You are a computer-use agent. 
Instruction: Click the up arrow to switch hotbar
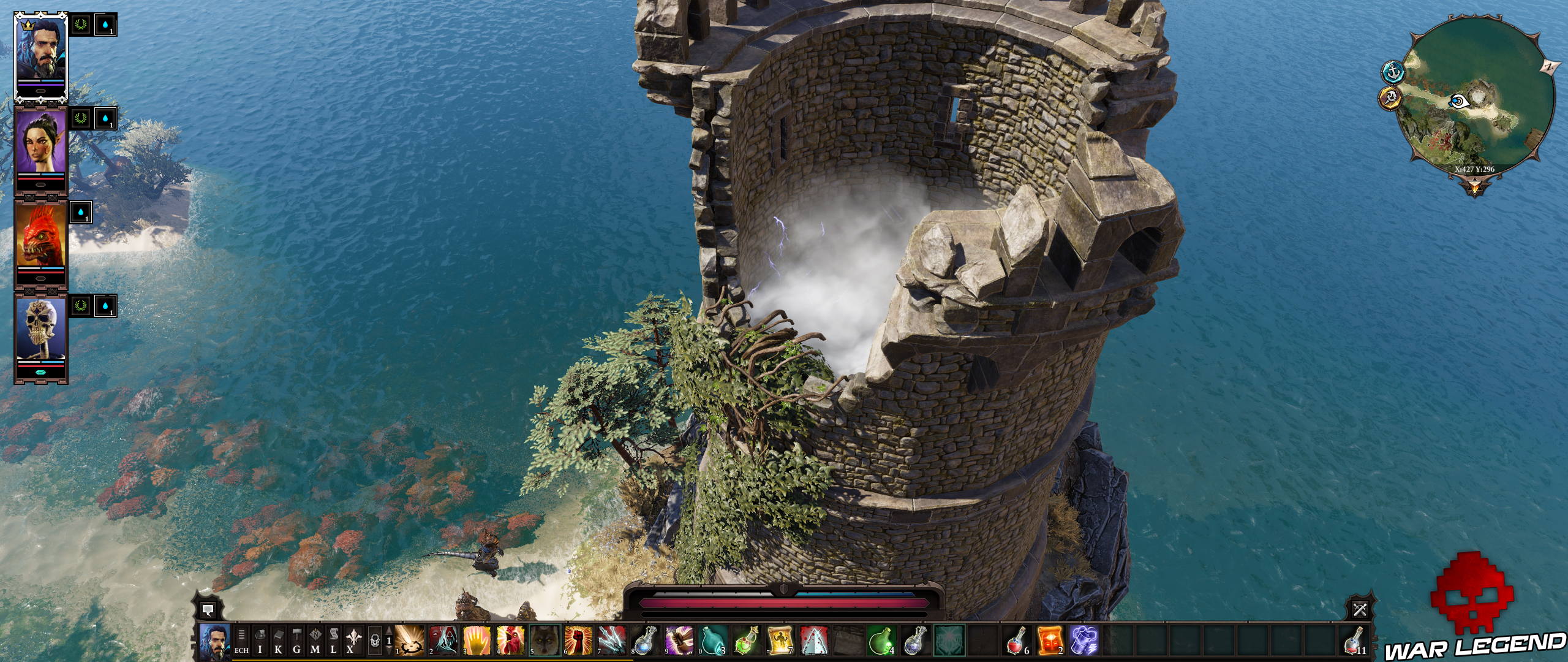(388, 634)
